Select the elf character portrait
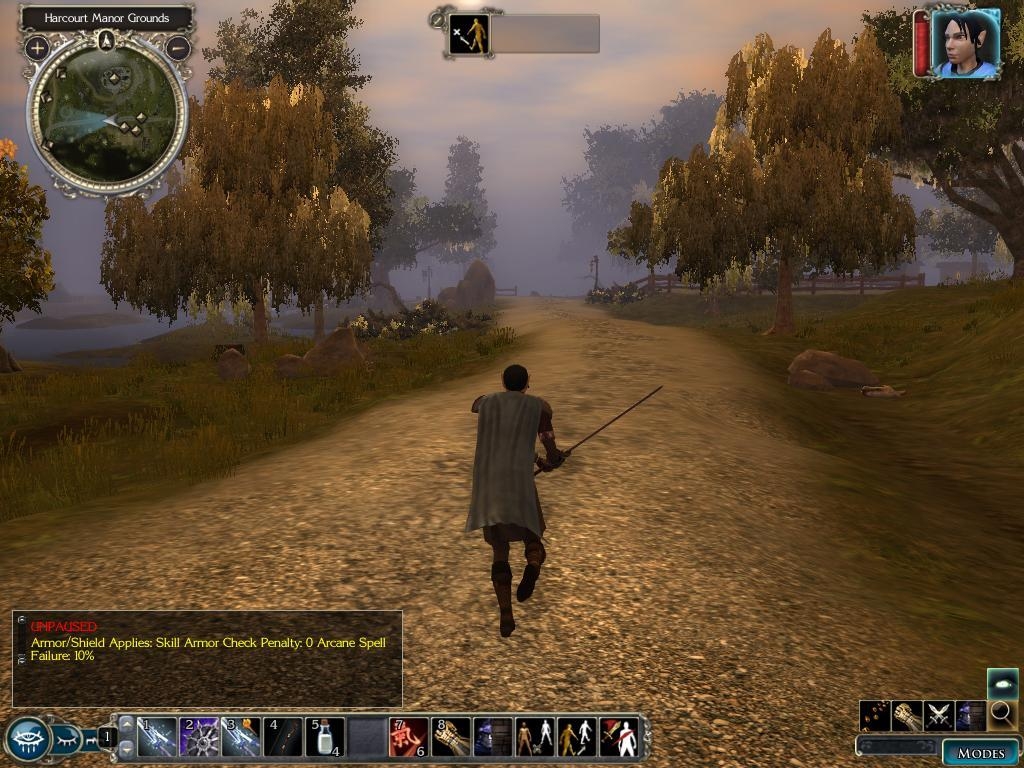This screenshot has width=1024, height=768. [x=965, y=44]
